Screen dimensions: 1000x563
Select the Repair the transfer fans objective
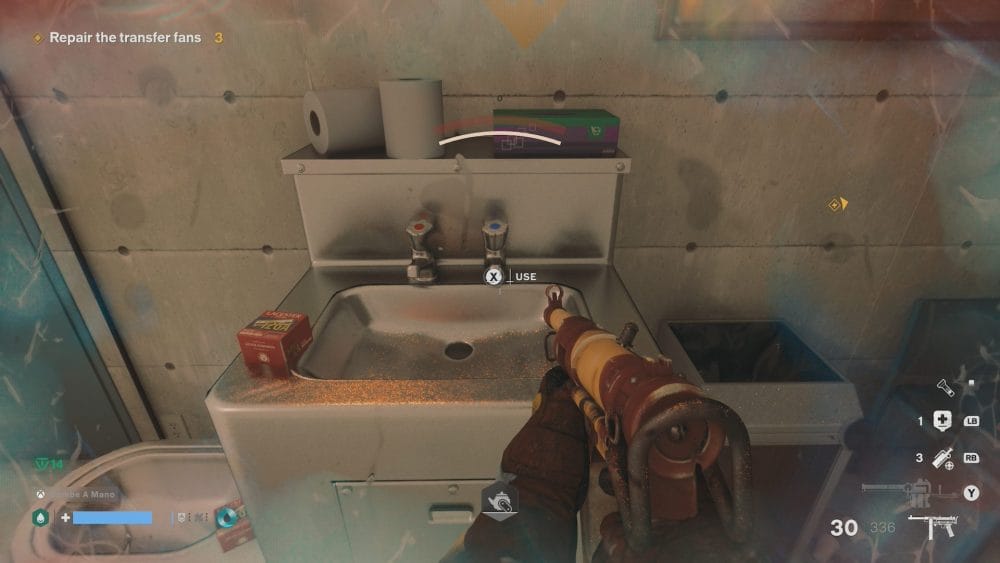point(117,38)
